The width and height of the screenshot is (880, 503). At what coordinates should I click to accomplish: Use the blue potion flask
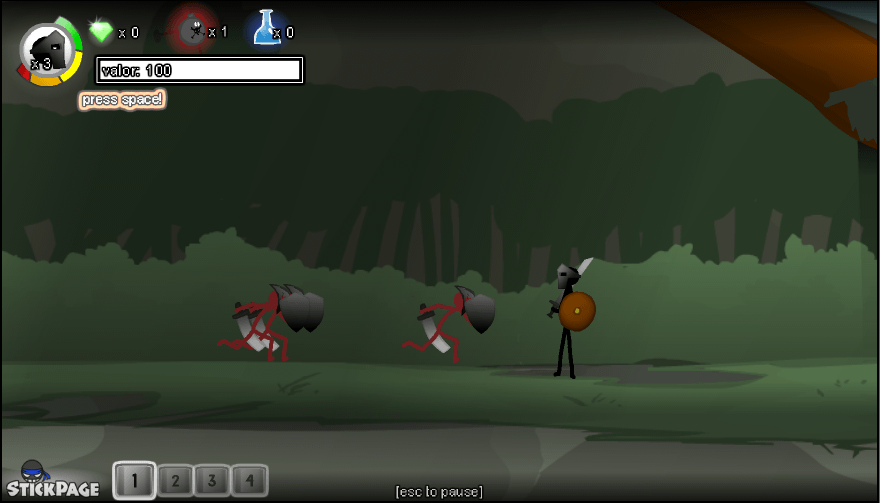tap(266, 28)
